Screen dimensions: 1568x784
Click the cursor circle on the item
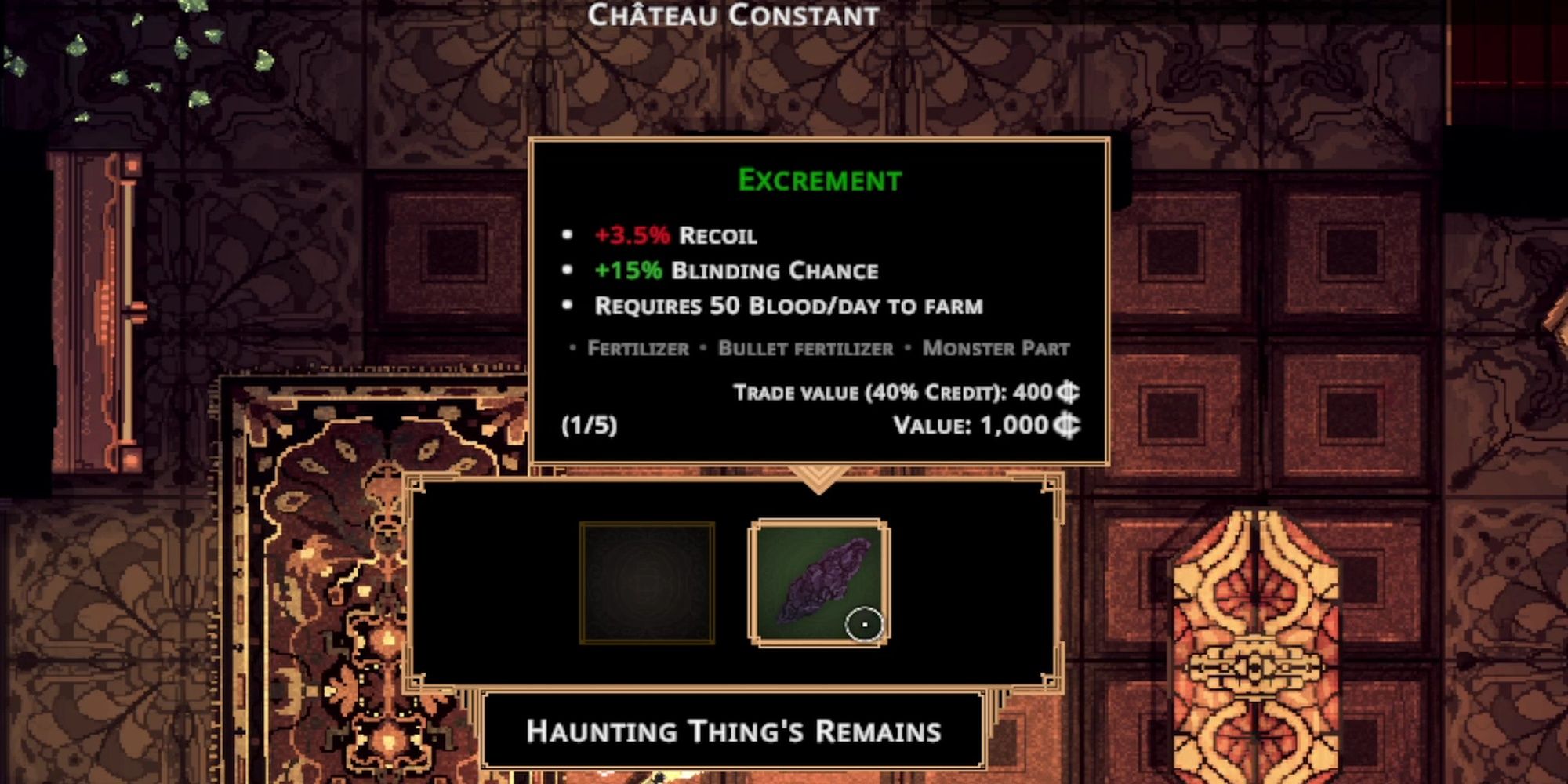pyautogui.click(x=865, y=622)
